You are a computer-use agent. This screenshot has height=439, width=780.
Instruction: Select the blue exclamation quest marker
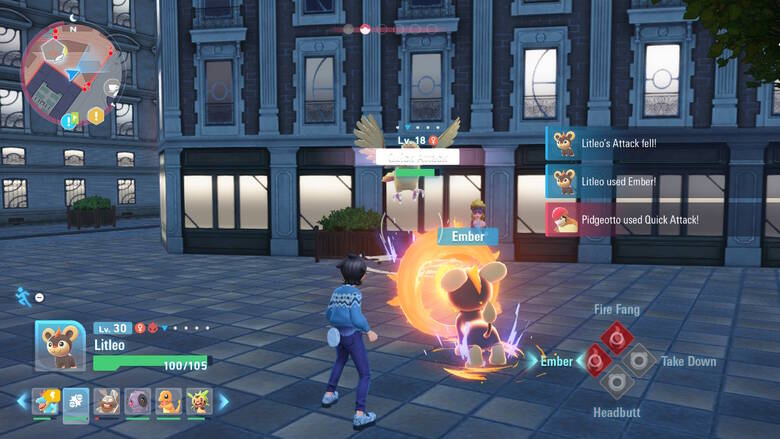tap(70, 121)
